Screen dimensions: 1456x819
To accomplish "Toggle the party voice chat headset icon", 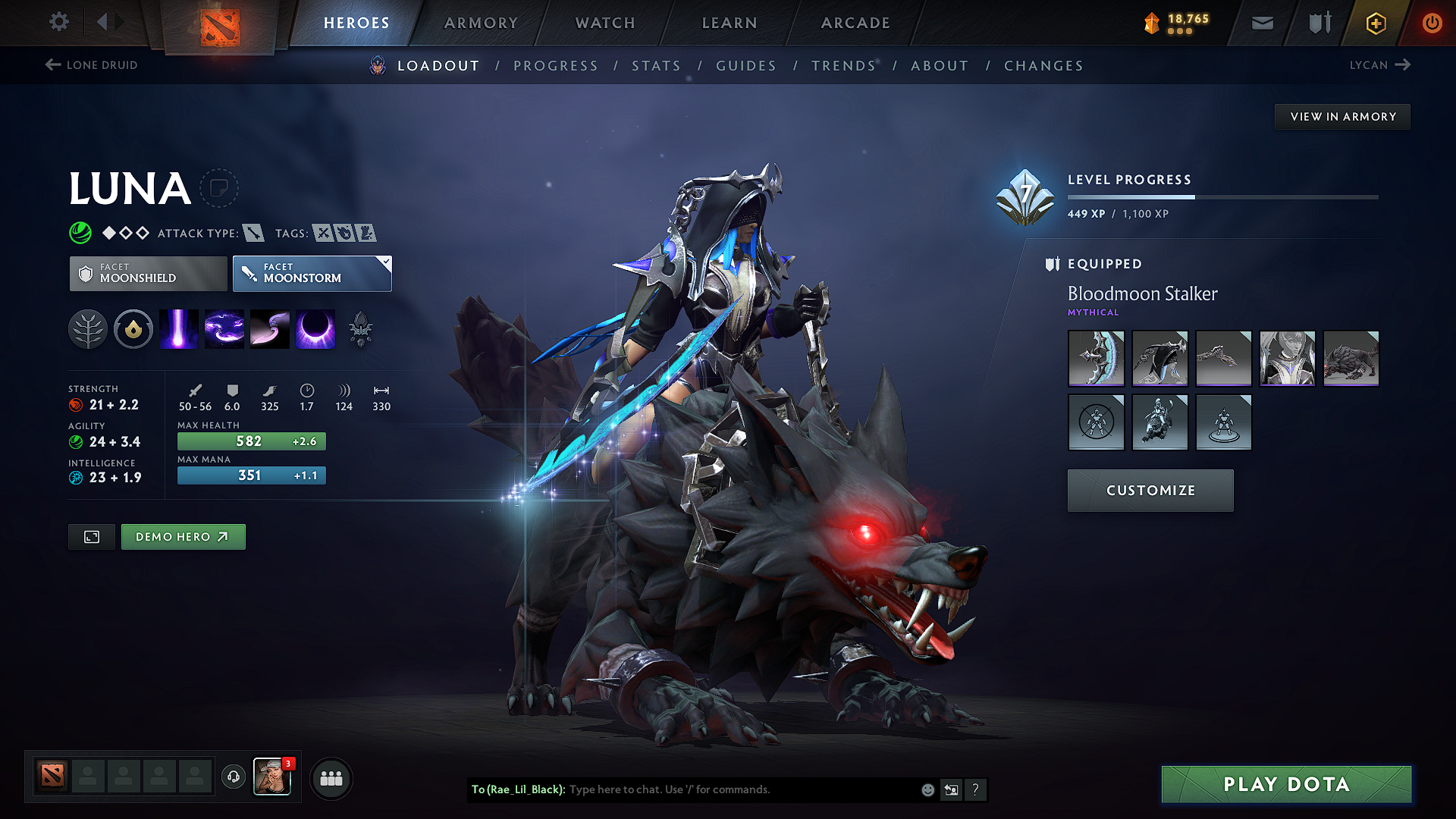I will pos(233,778).
